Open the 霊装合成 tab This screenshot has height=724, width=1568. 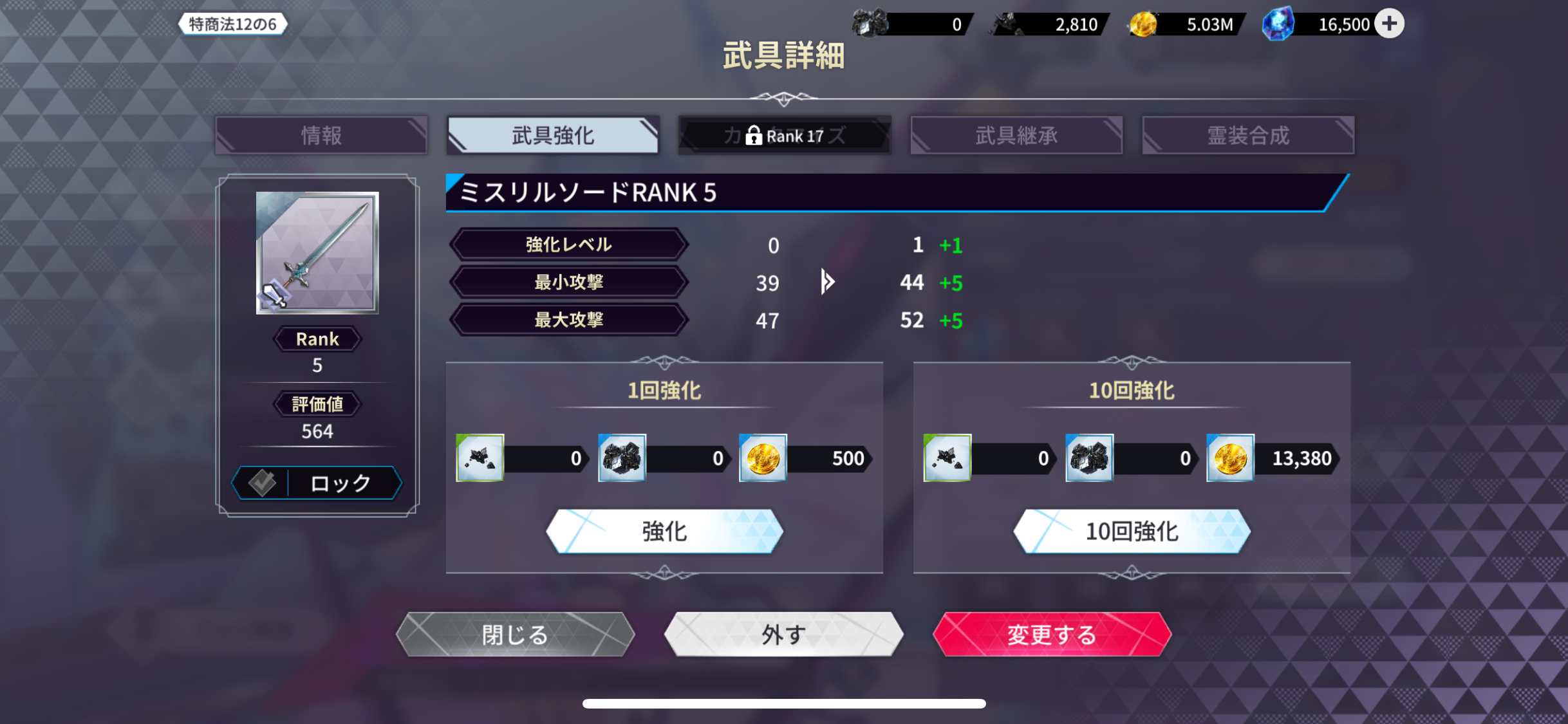(1248, 135)
